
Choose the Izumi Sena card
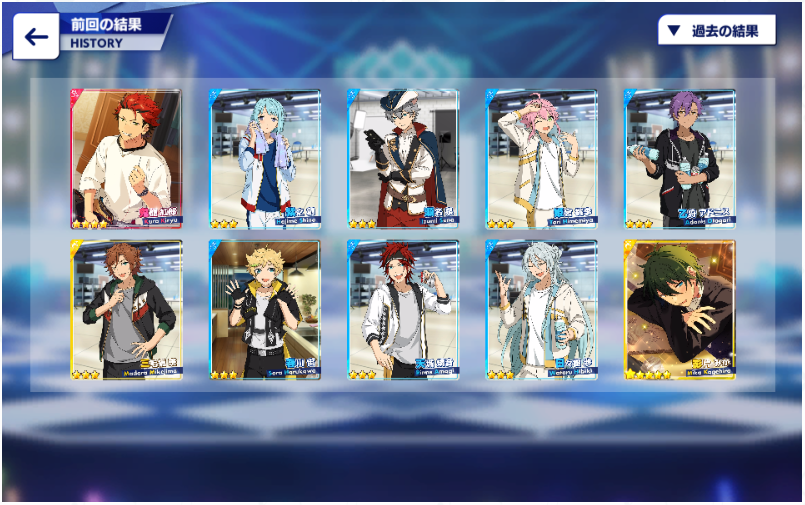coord(403,159)
